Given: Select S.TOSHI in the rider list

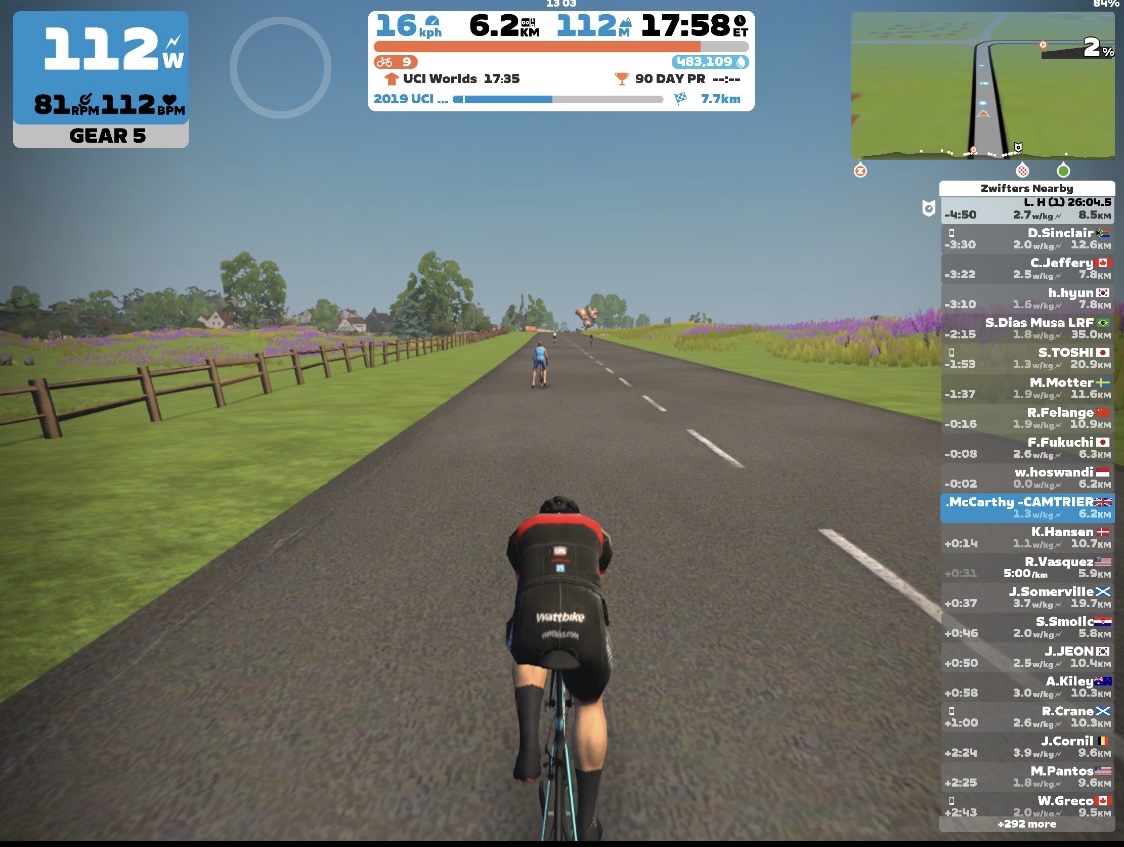Looking at the screenshot, I should point(1027,359).
